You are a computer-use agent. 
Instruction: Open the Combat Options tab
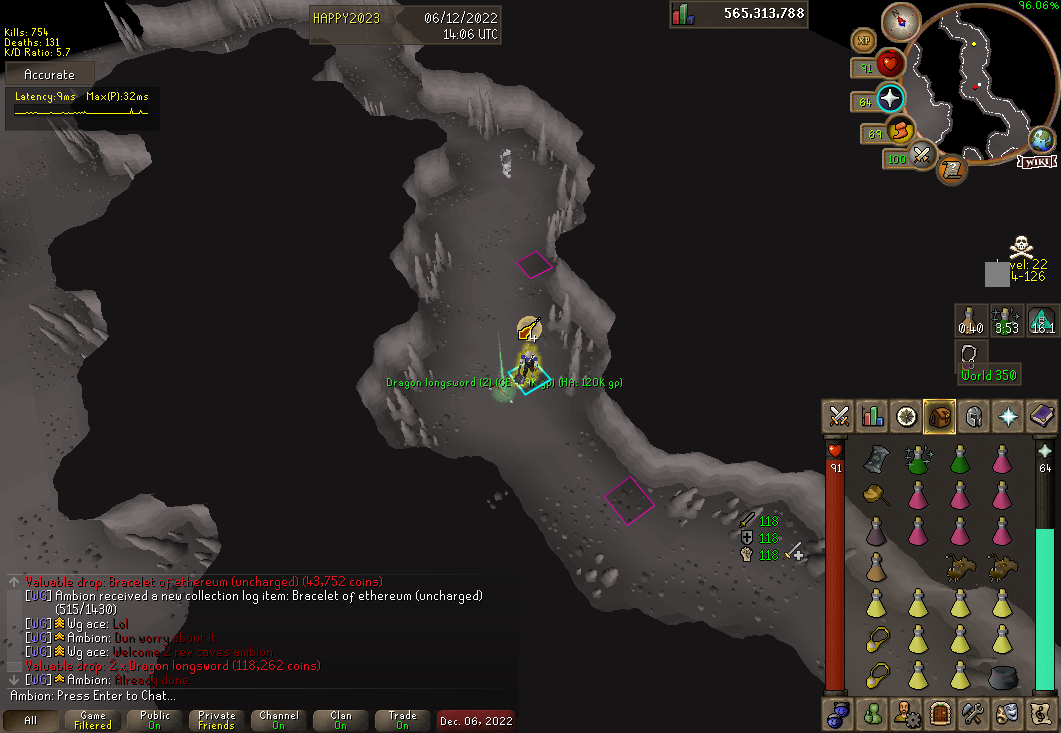click(x=839, y=416)
